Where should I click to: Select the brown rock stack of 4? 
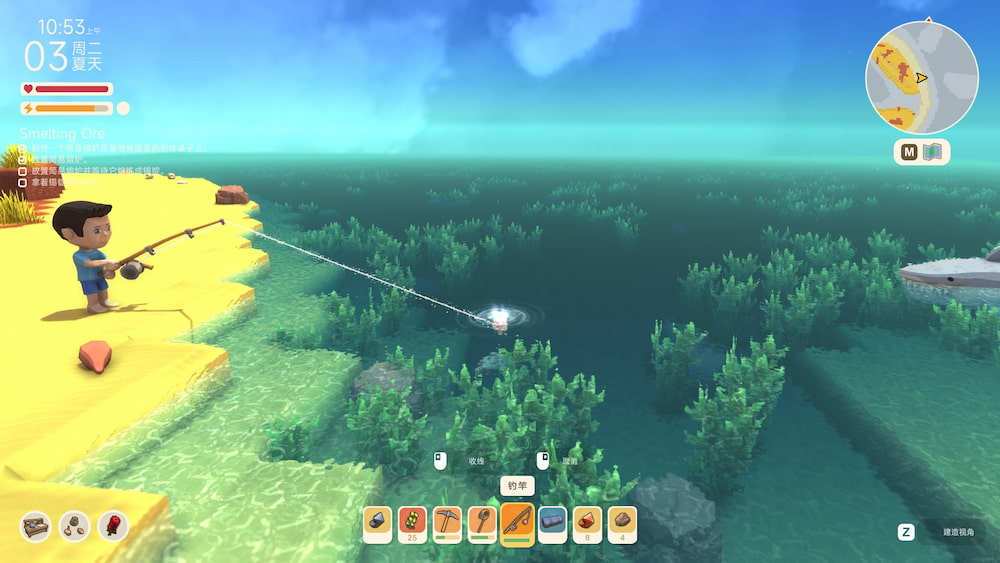tap(622, 523)
